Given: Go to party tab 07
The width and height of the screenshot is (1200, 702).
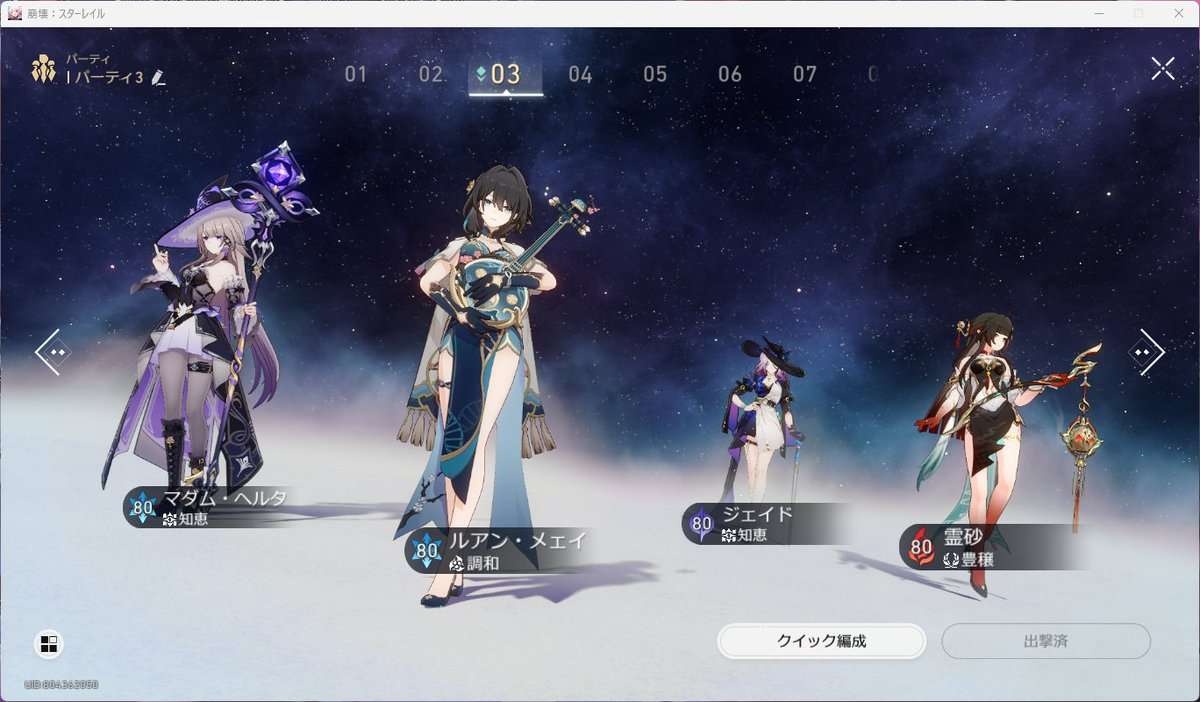Looking at the screenshot, I should pyautogui.click(x=805, y=74).
